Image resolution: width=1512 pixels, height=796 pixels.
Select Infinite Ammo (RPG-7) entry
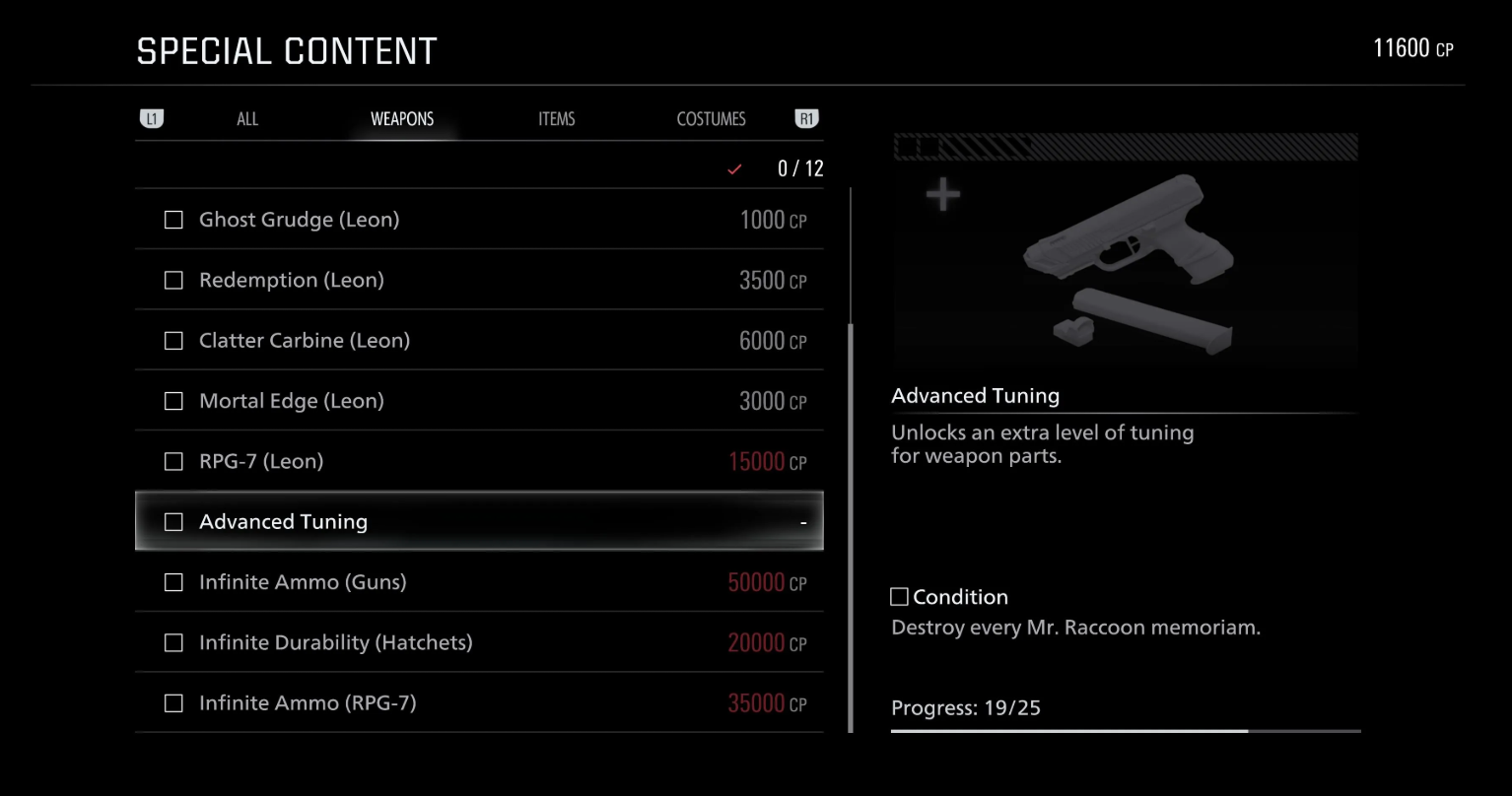(x=479, y=702)
